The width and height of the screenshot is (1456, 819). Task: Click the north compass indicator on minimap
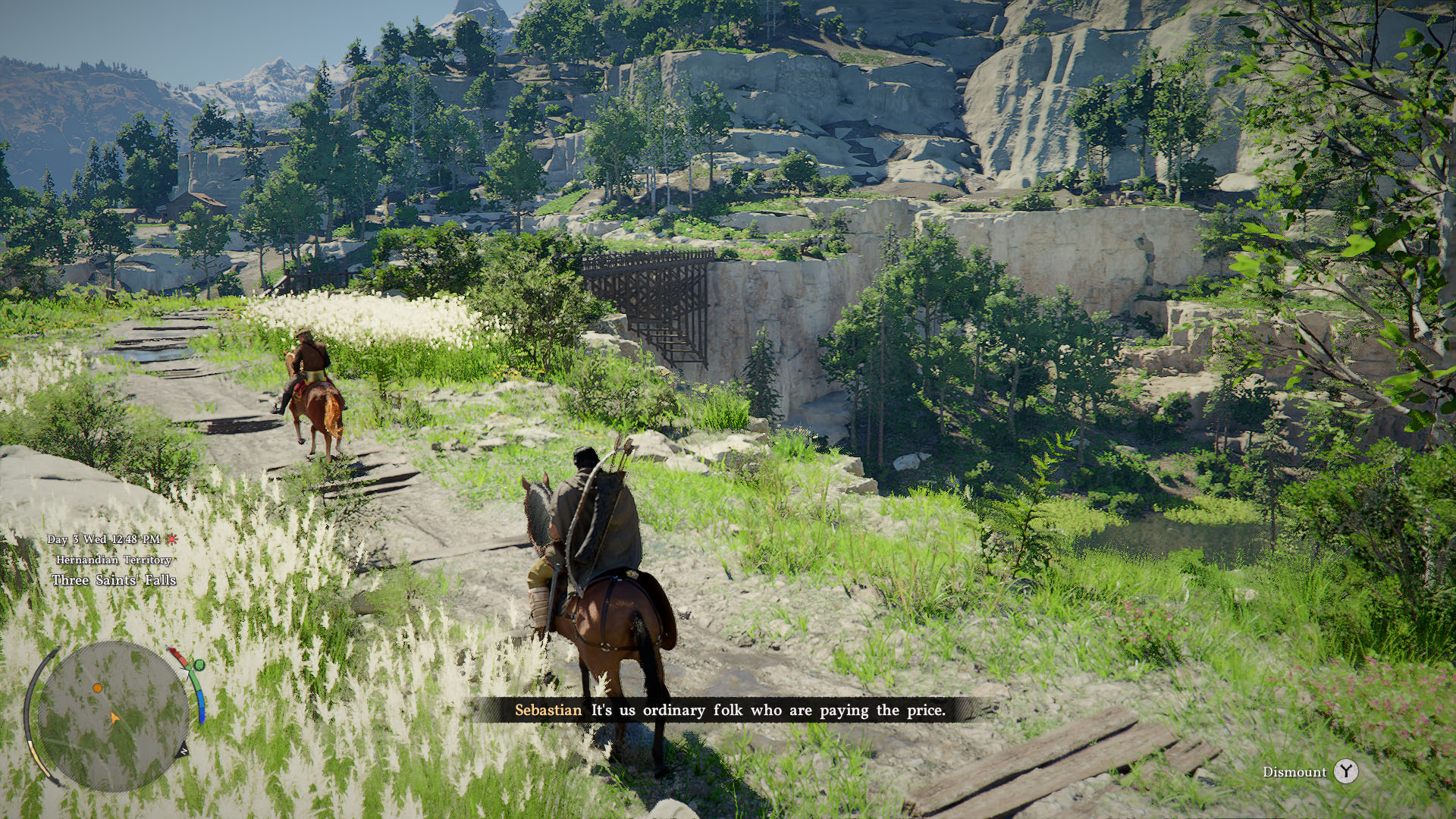183,751
